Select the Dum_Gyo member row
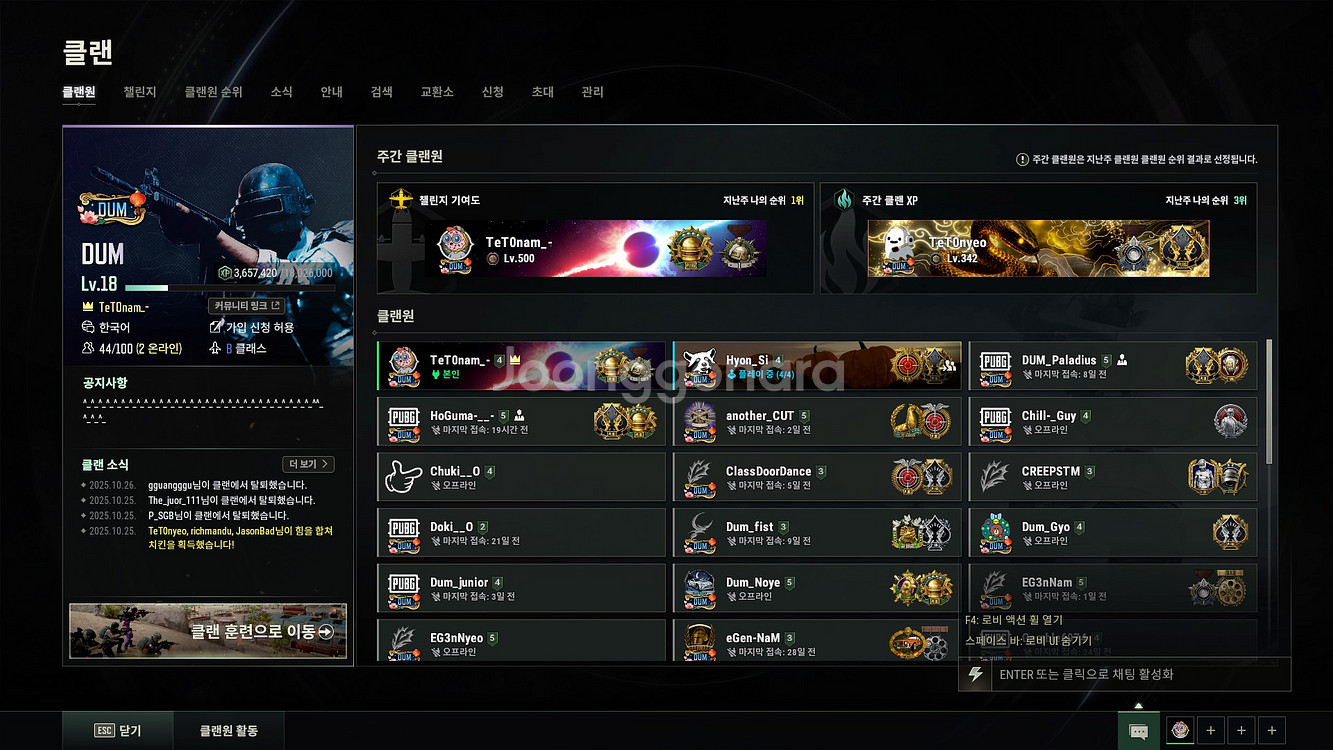This screenshot has width=1333, height=750. point(1112,533)
